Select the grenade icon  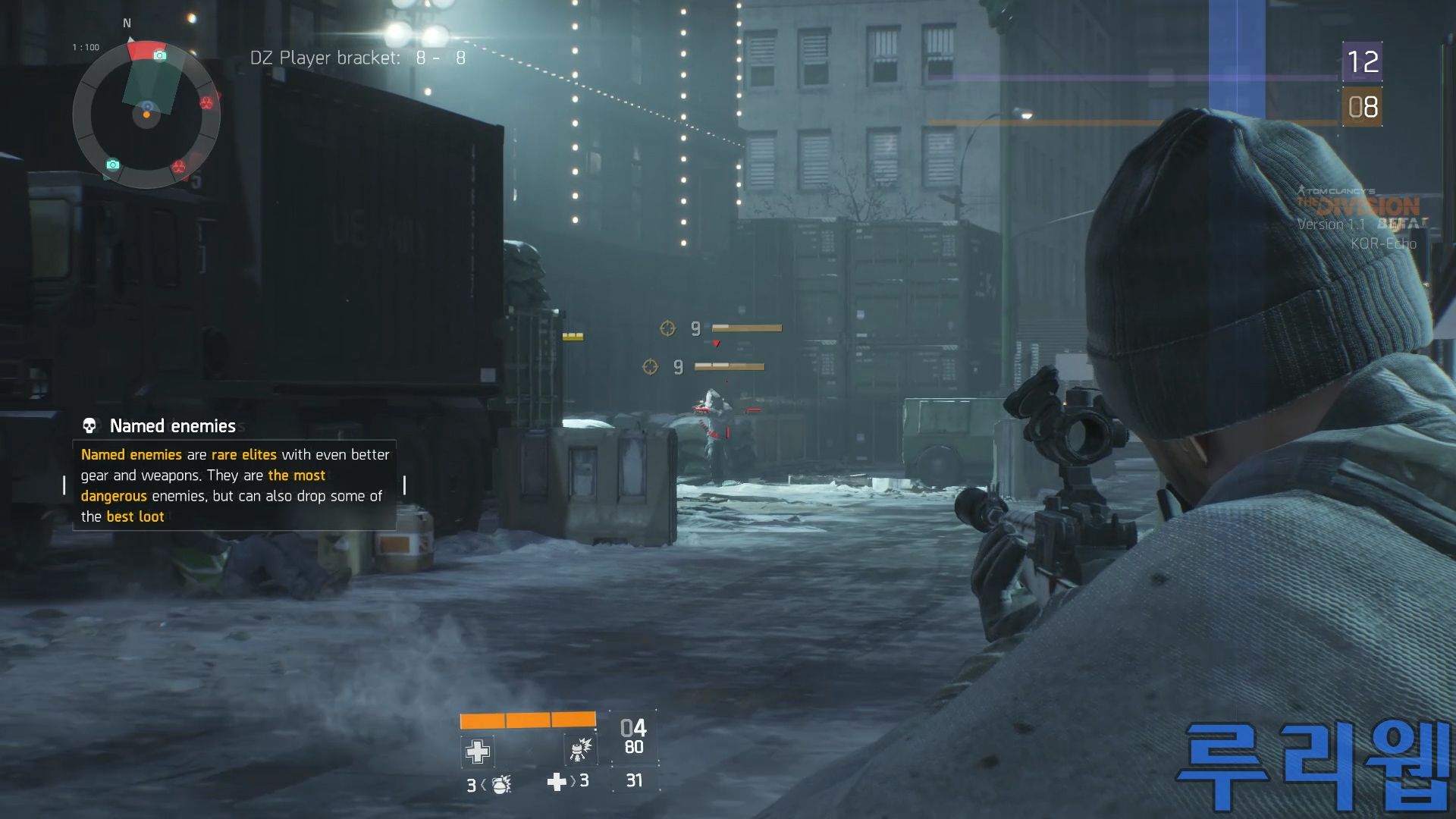501,784
